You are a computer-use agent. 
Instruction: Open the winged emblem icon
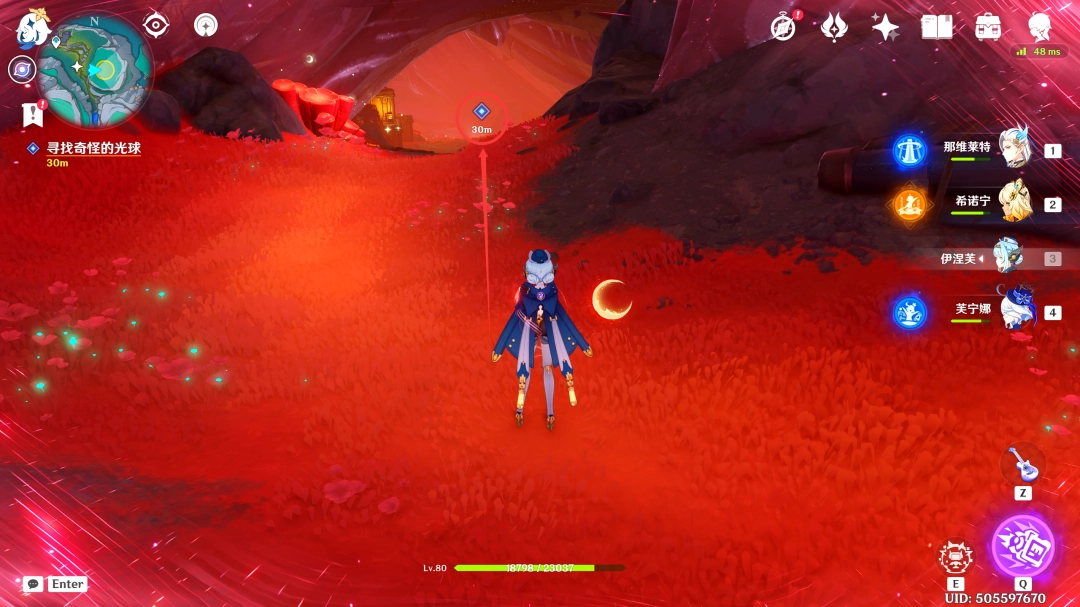pos(834,27)
